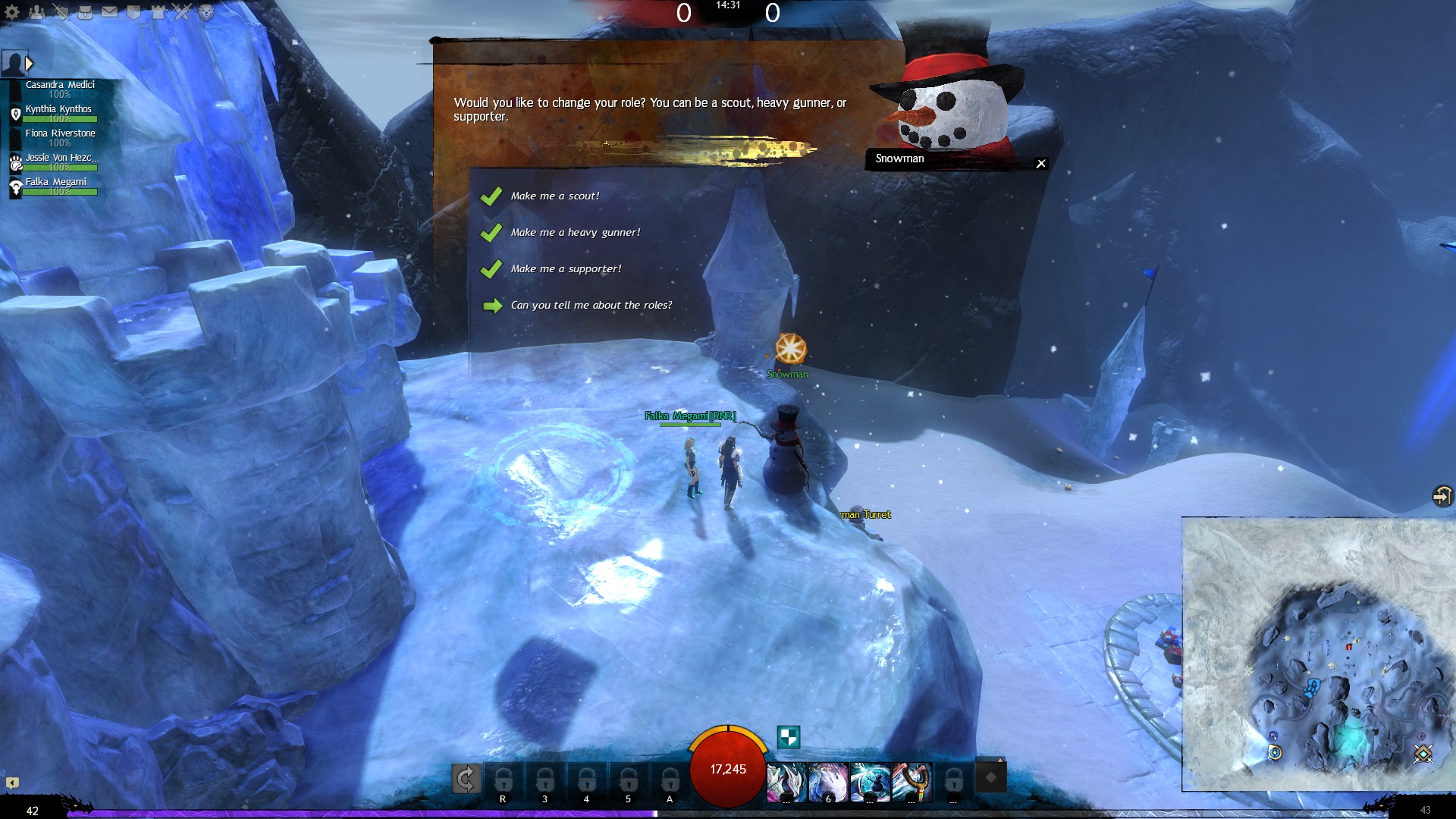The image size is (1456, 819).
Task: Click the minimap
Action: point(1318,654)
